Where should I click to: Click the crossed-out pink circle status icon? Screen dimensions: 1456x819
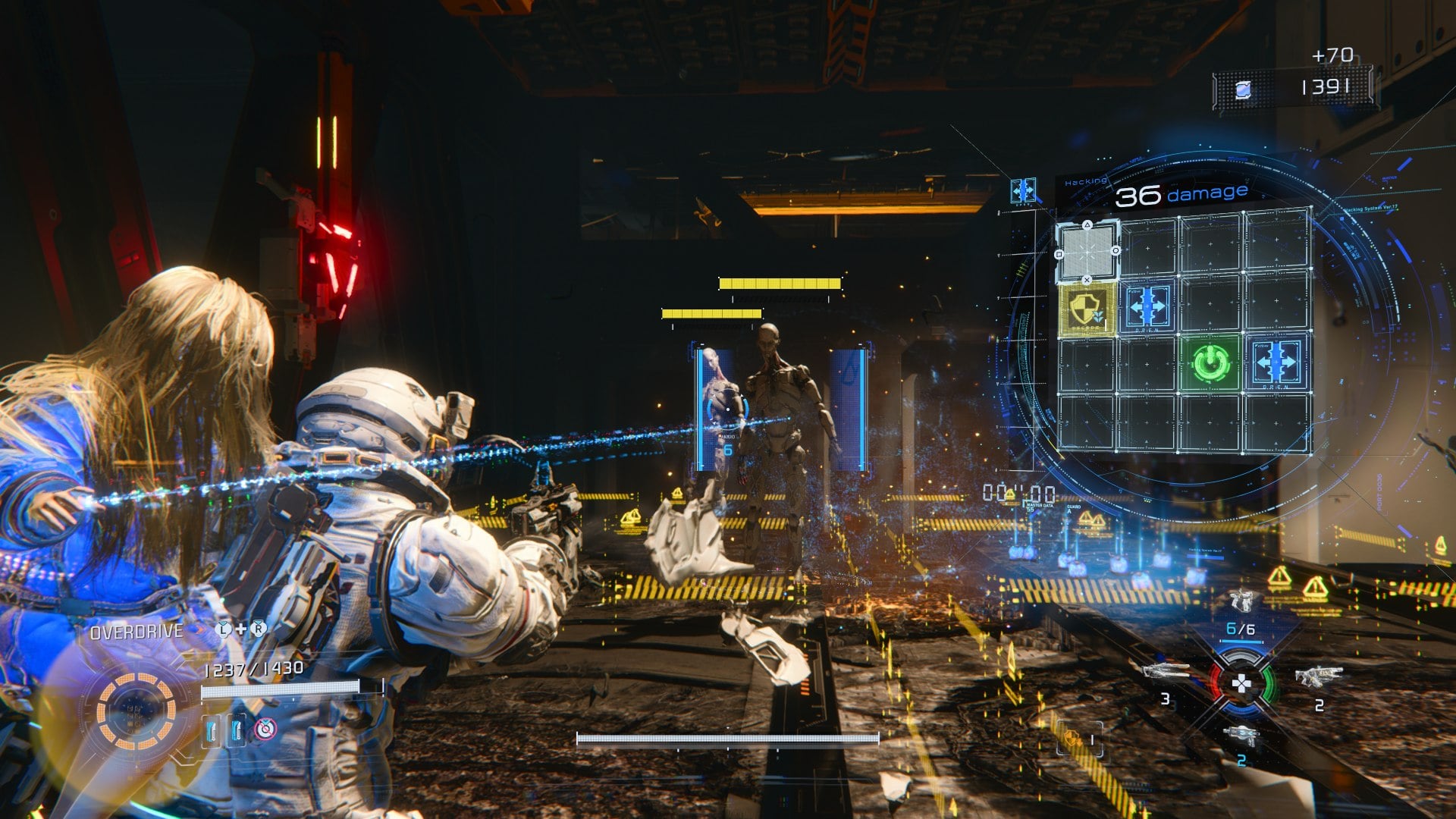(x=265, y=730)
